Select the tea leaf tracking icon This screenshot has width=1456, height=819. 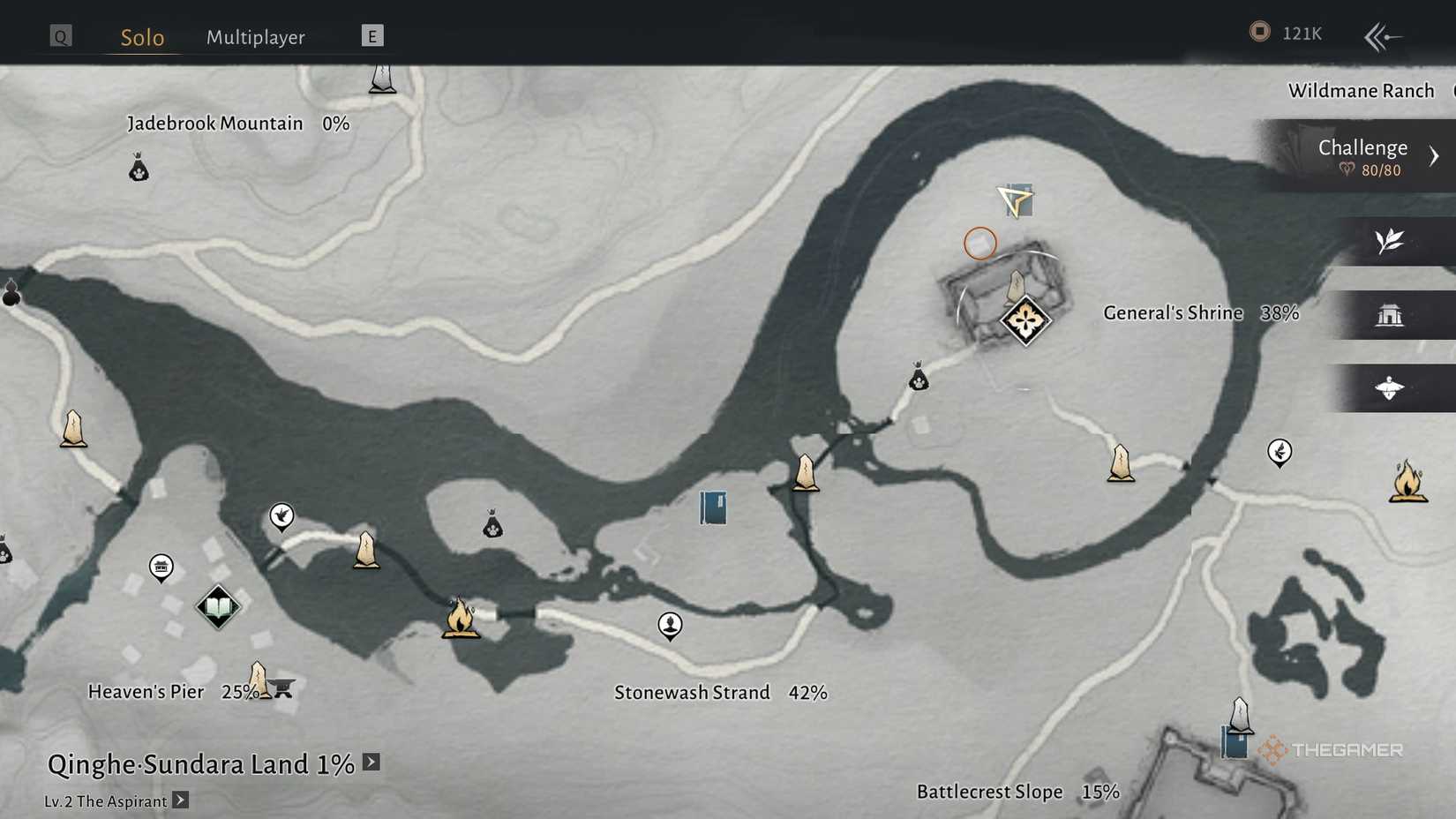1390,241
